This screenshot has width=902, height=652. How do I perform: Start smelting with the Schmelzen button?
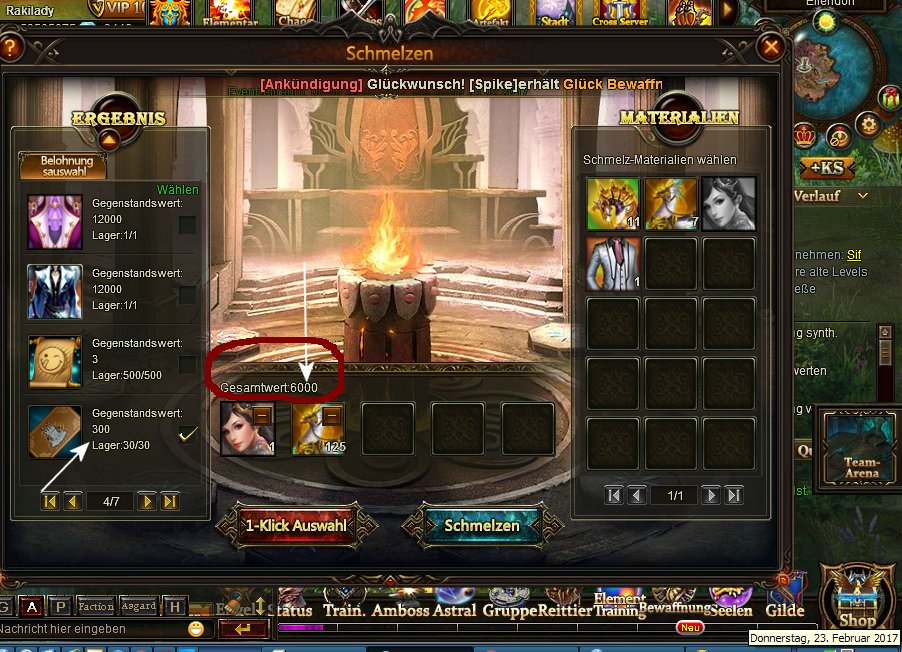482,525
